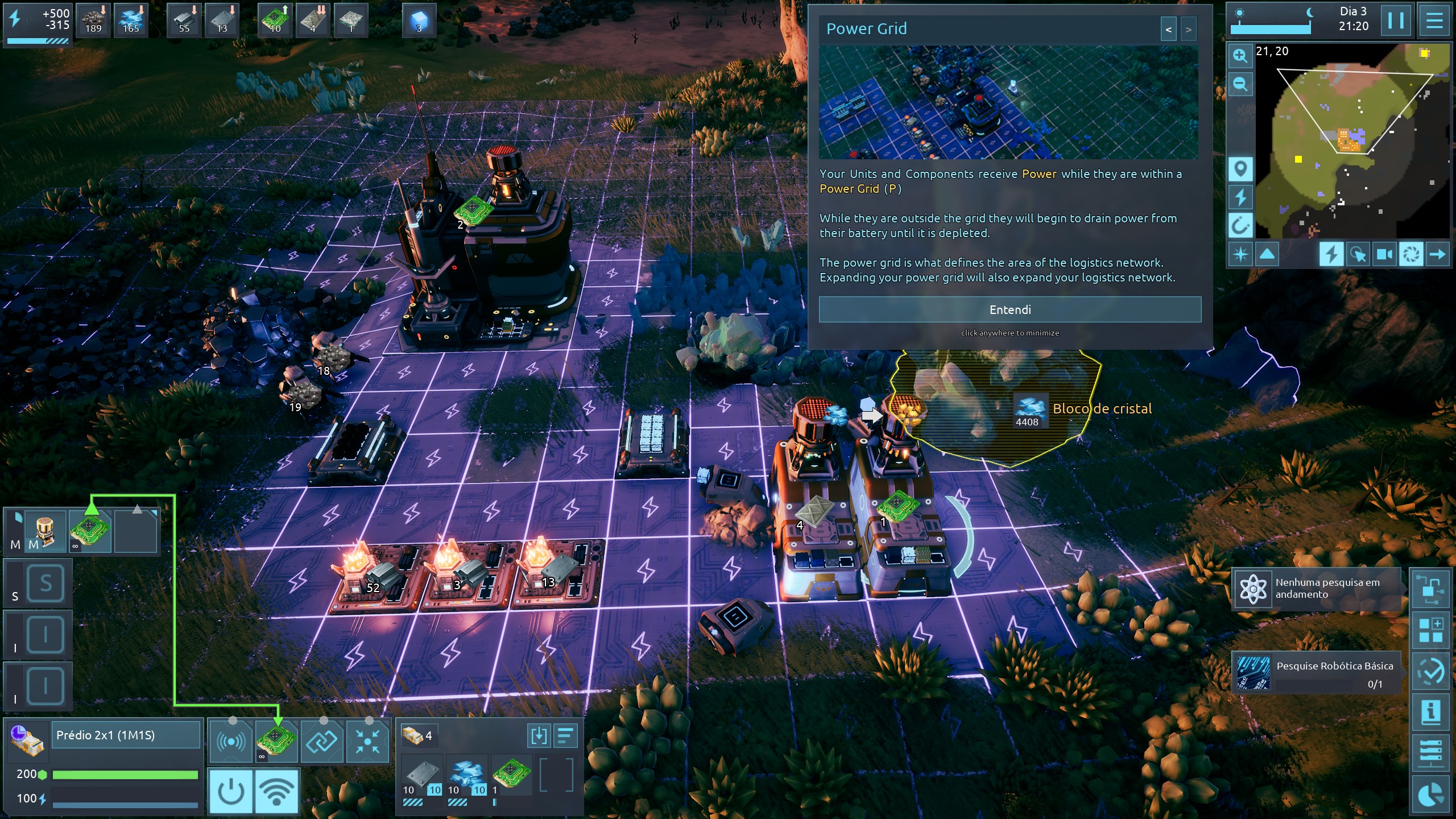Open the info button on right sidebar
Image resolution: width=1456 pixels, height=819 pixels.
tap(1430, 712)
